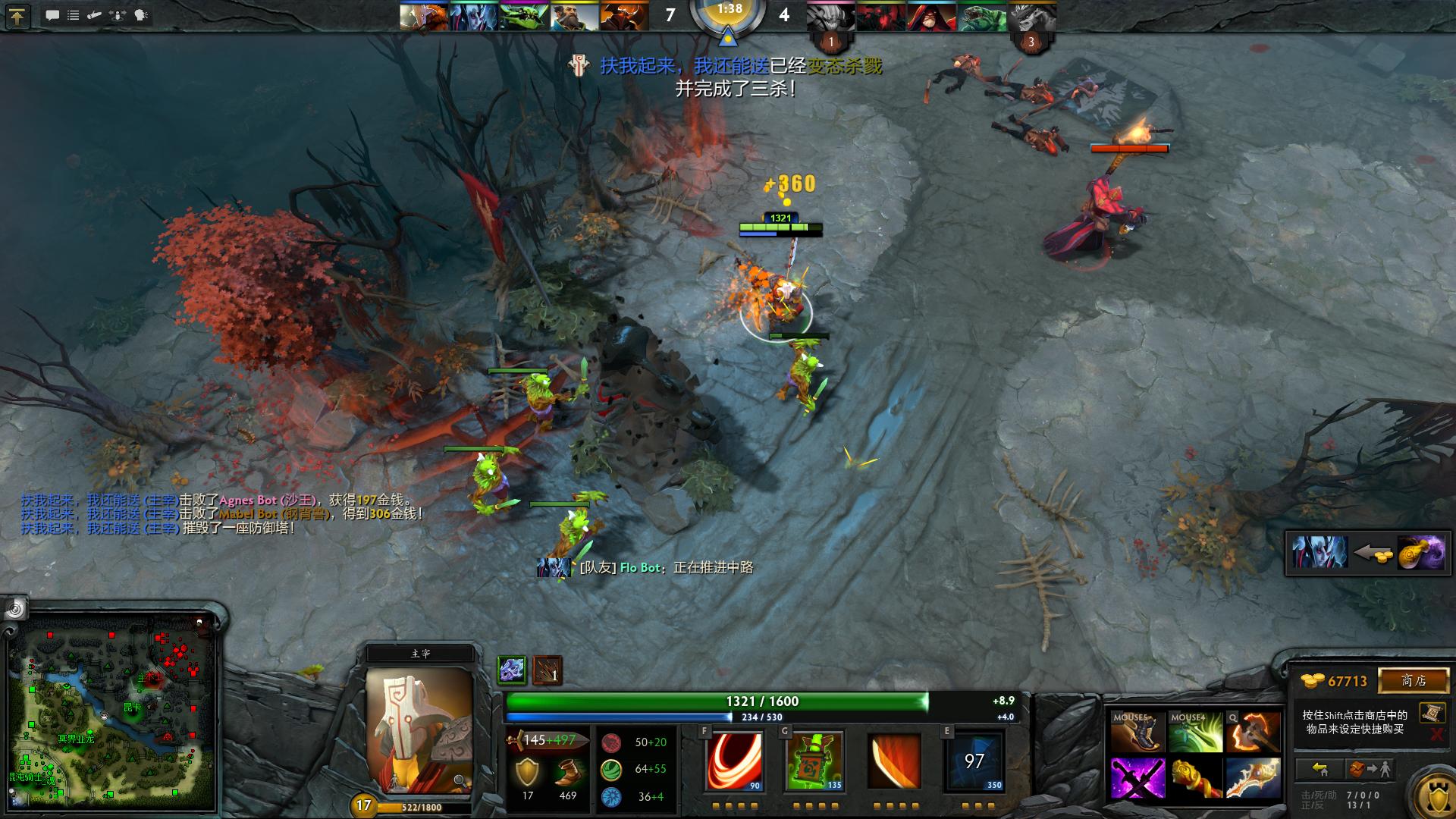
Task: Open the chat speech-bubble button
Action: [x=52, y=15]
